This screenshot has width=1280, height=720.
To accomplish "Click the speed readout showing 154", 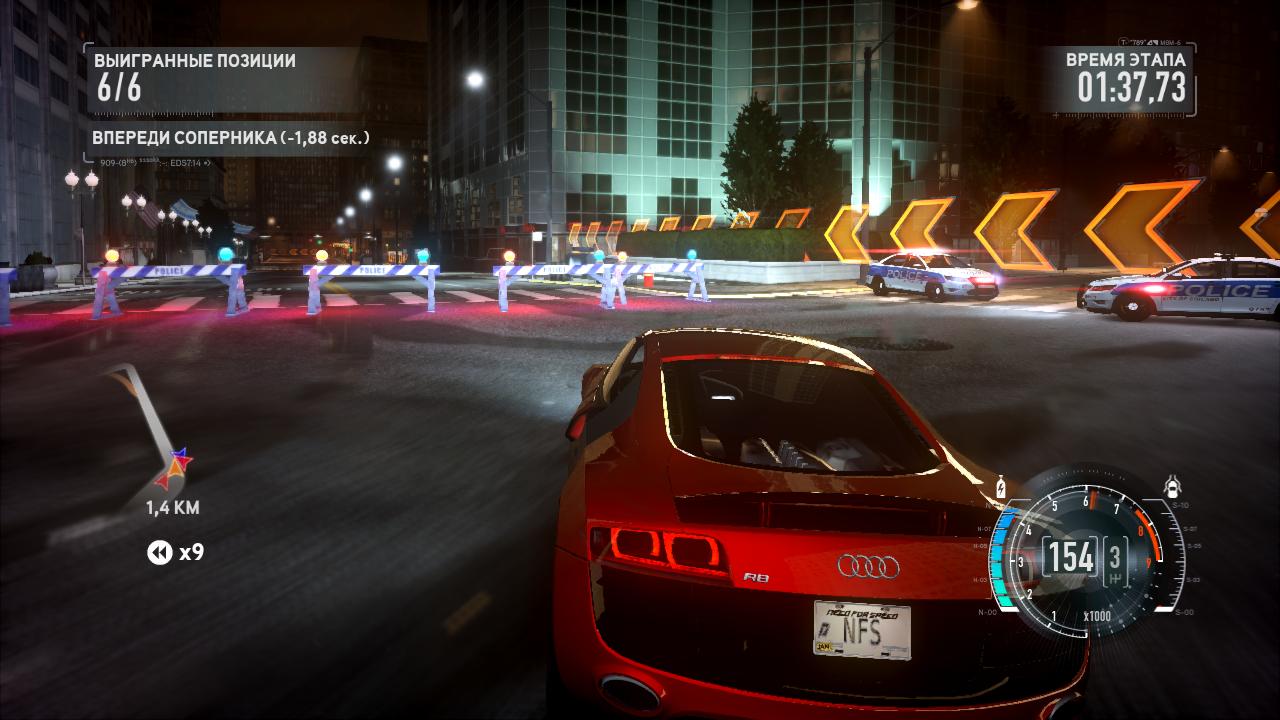I will pyautogui.click(x=1072, y=557).
